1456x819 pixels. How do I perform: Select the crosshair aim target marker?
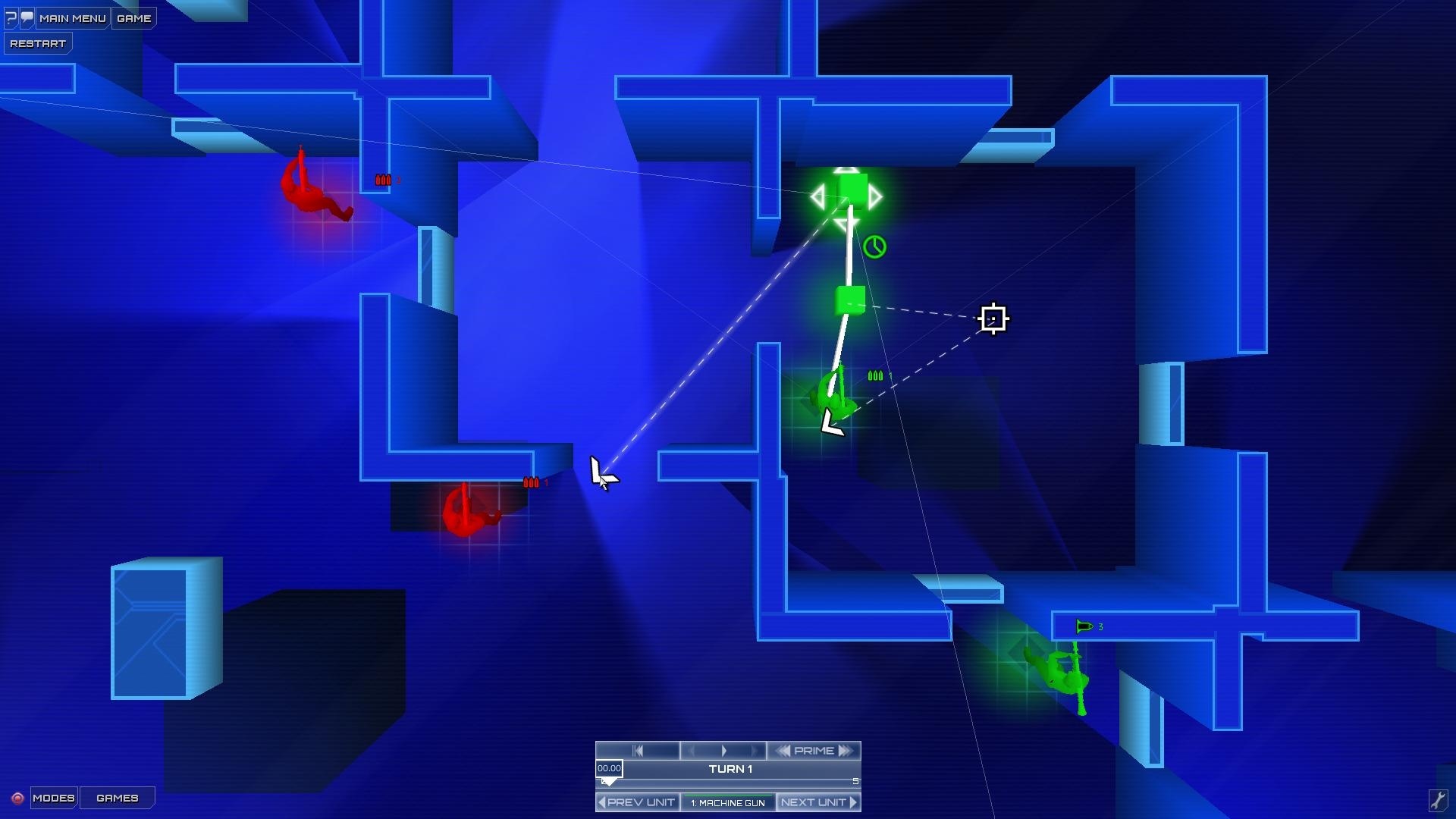tap(994, 318)
